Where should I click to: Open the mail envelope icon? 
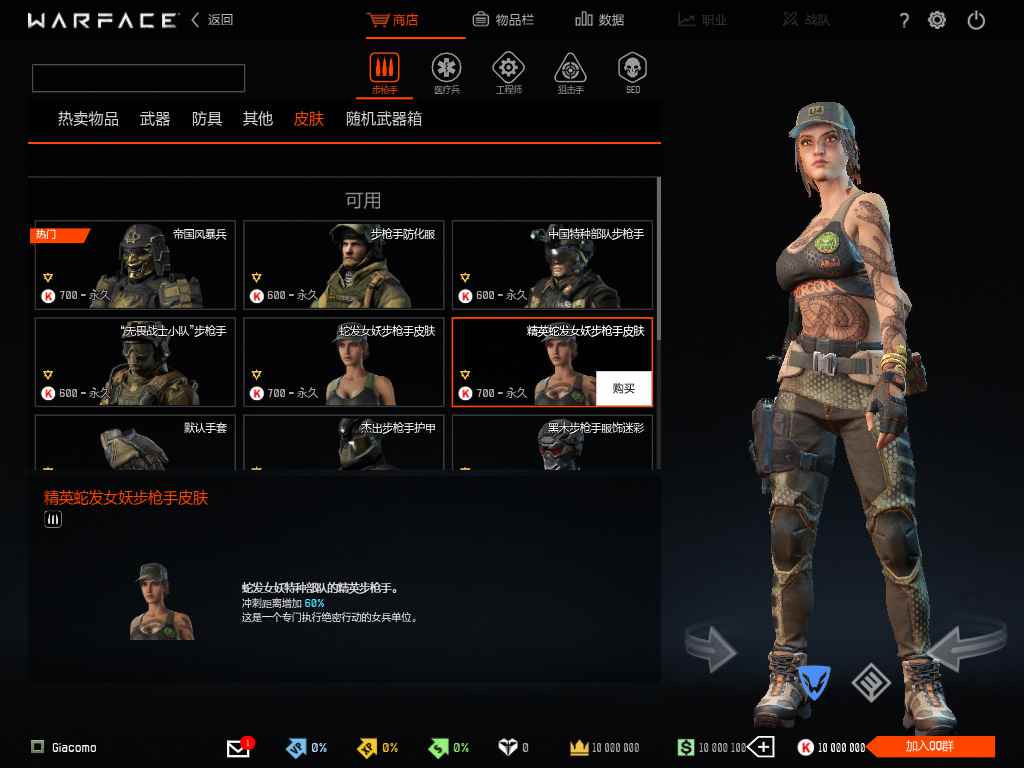pos(238,748)
